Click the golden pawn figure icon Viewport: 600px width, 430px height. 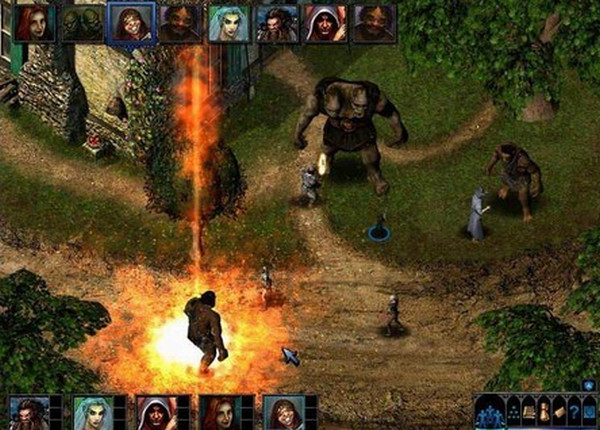point(544,411)
